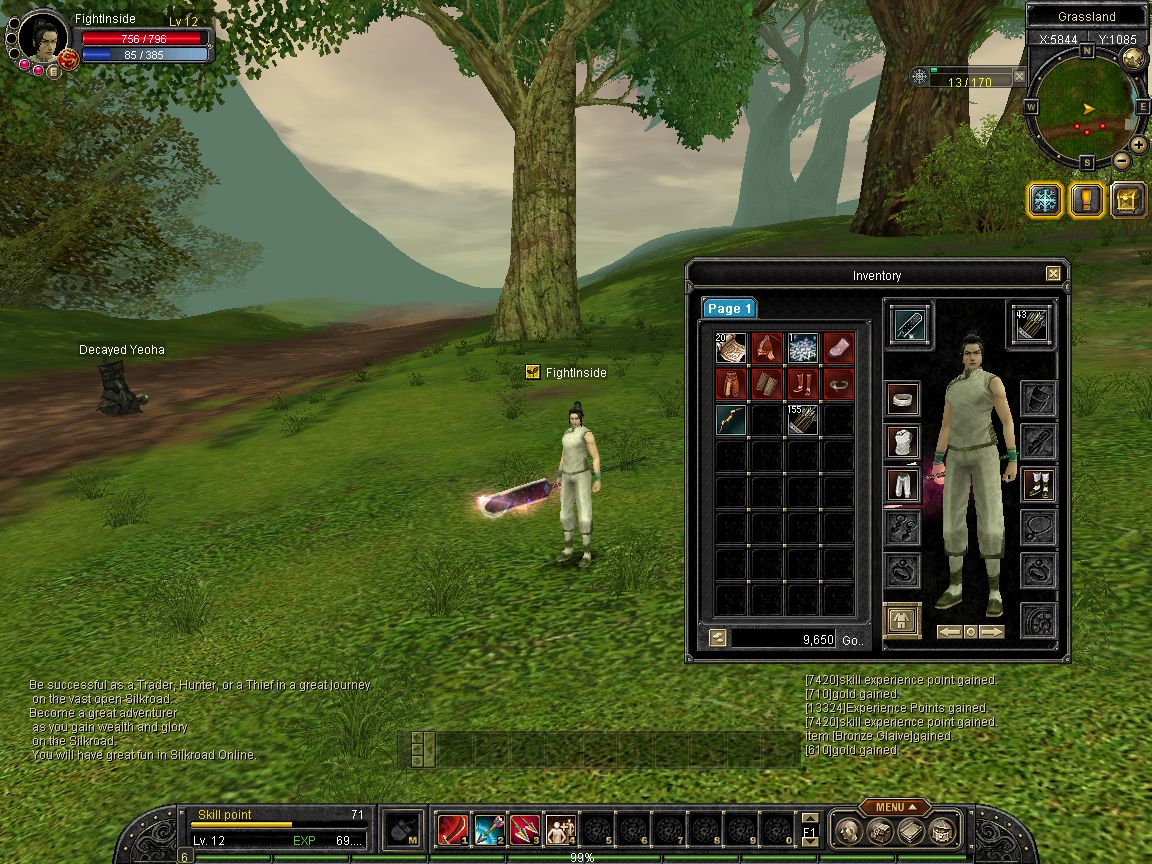Zoom in the minimap with the plus button

tap(1138, 144)
